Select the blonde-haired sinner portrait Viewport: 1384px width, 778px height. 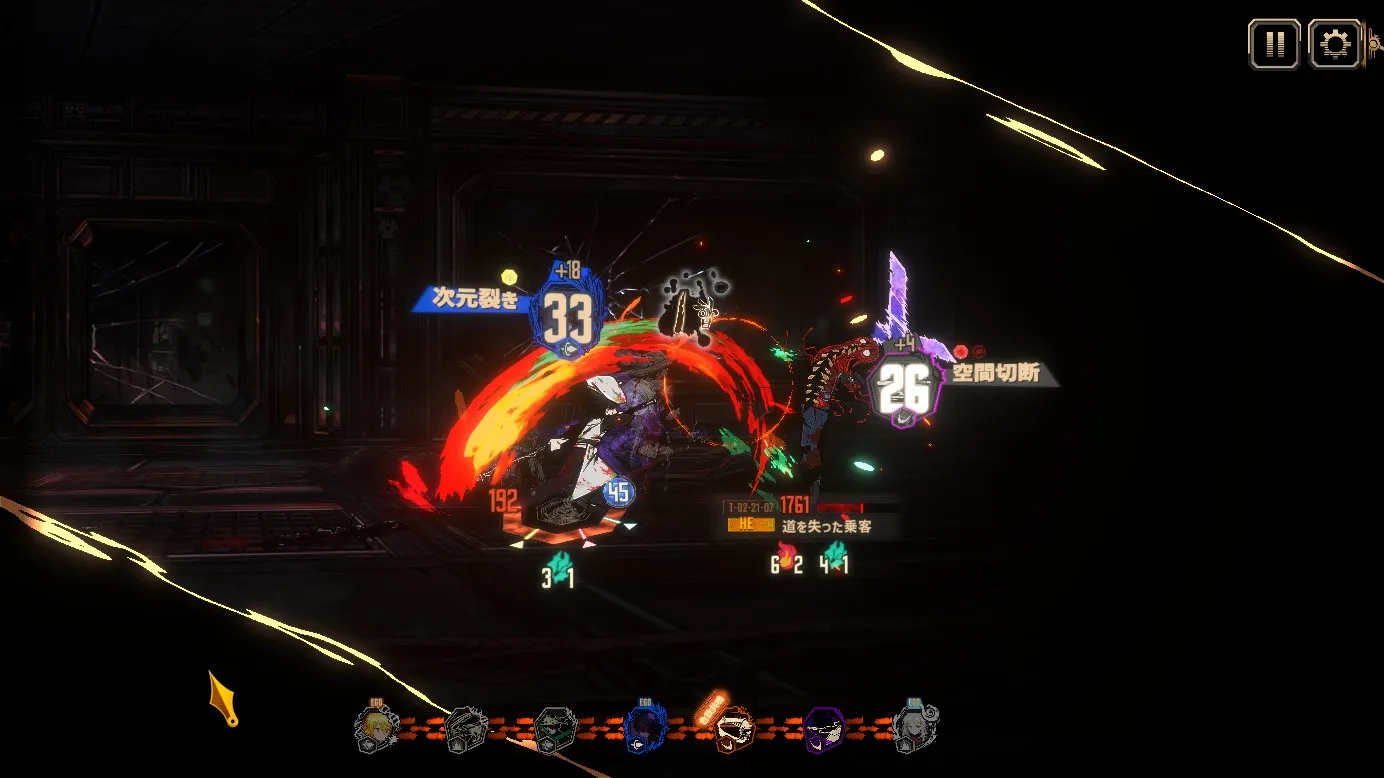378,729
